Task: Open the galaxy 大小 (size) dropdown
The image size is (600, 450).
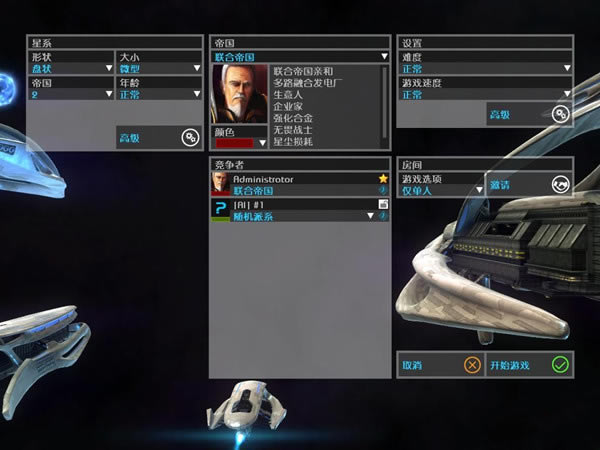Action: pos(159,68)
